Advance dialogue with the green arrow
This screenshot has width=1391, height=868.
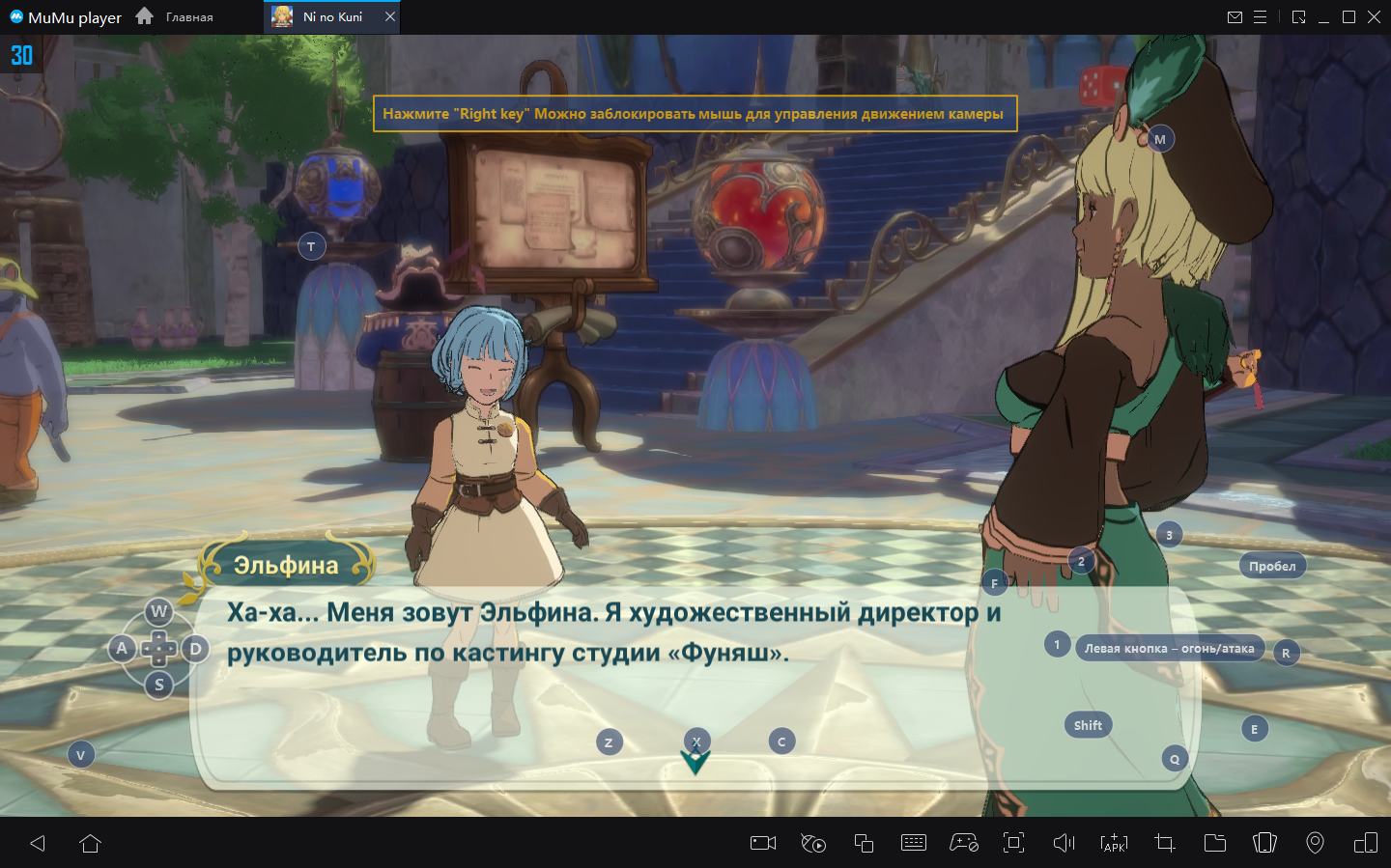[695, 762]
